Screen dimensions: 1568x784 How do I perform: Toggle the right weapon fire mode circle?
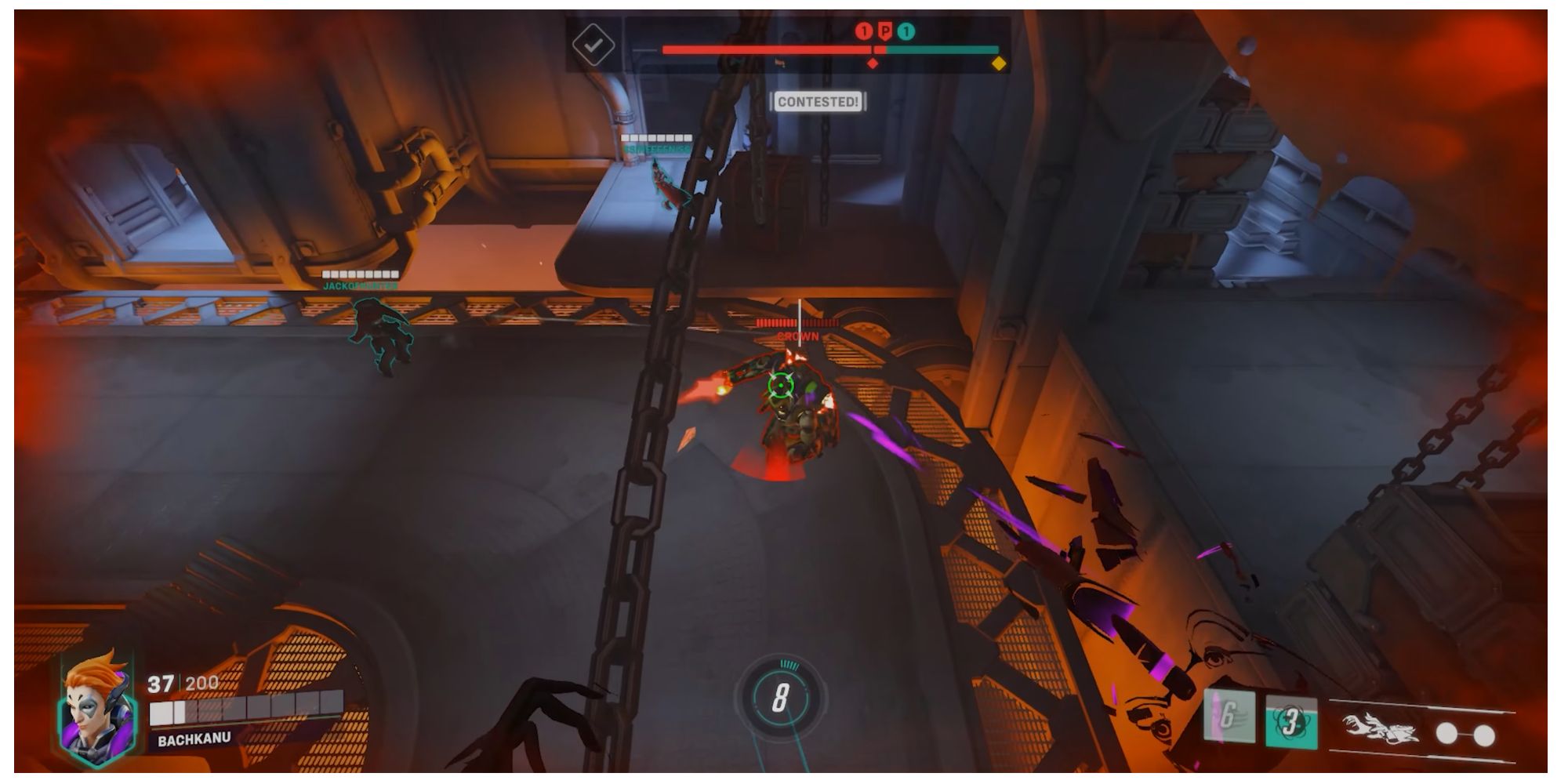(x=1486, y=734)
